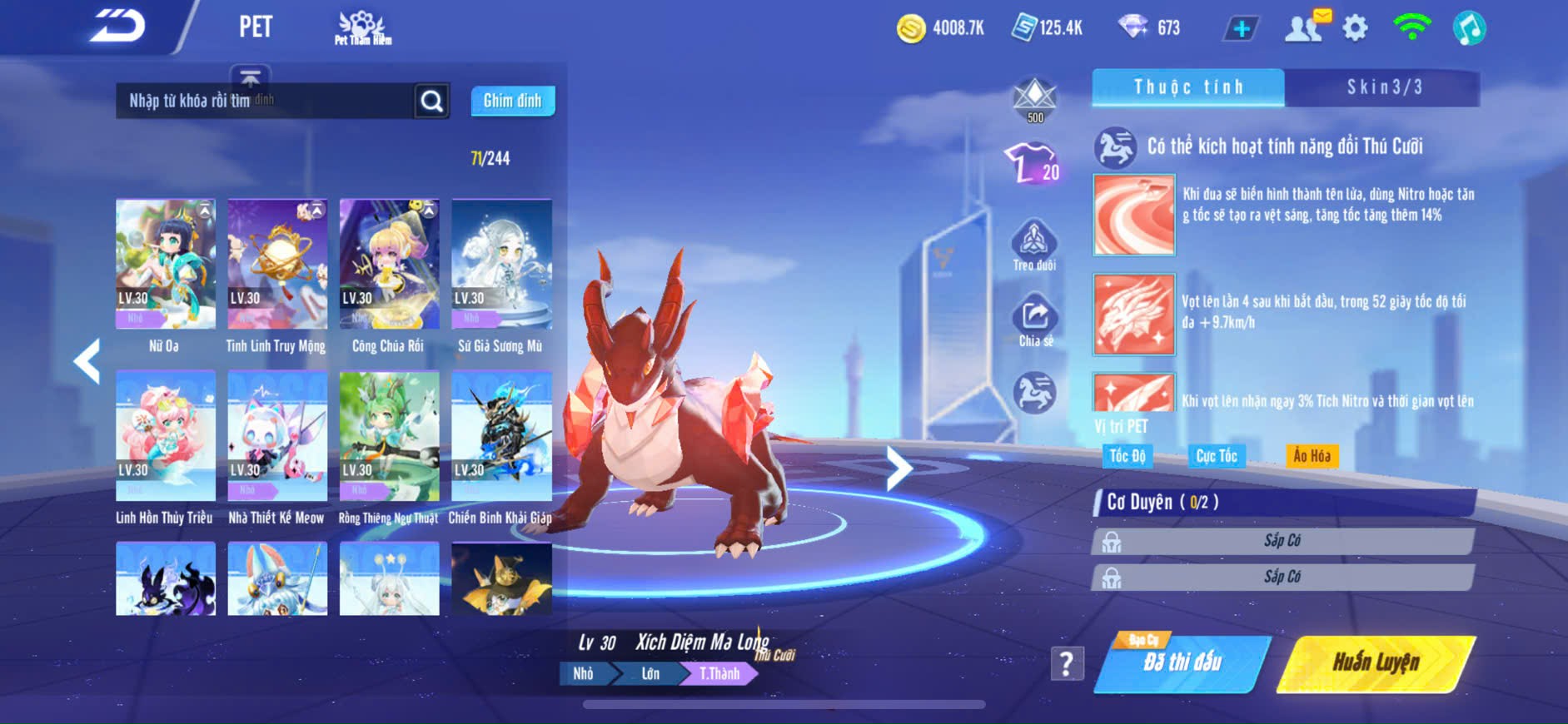Pick Chiến Binh Khải Giáp pet card
Image resolution: width=1568 pixels, height=724 pixels.
pyautogui.click(x=501, y=436)
